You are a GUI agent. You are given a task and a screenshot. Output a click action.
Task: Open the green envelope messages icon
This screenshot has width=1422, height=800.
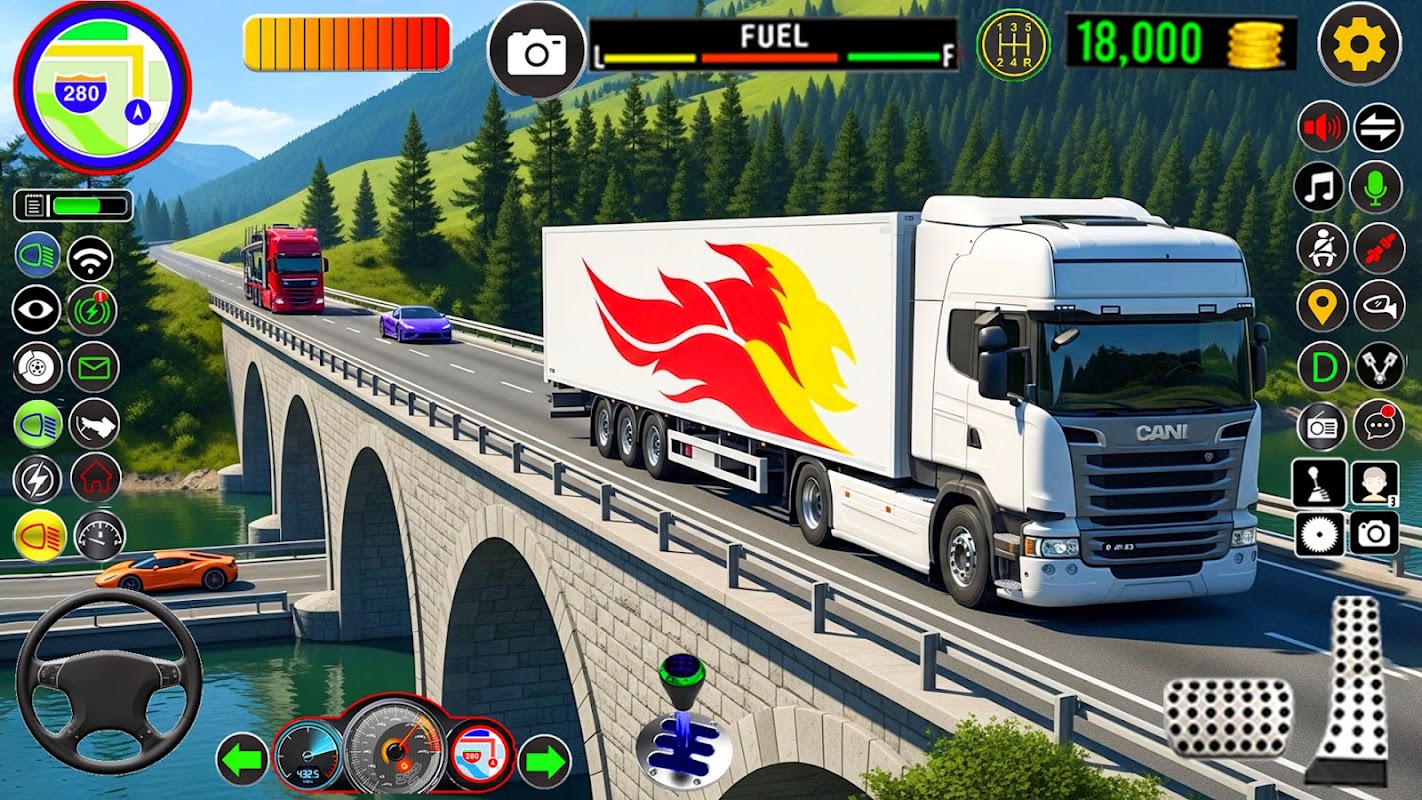point(94,367)
